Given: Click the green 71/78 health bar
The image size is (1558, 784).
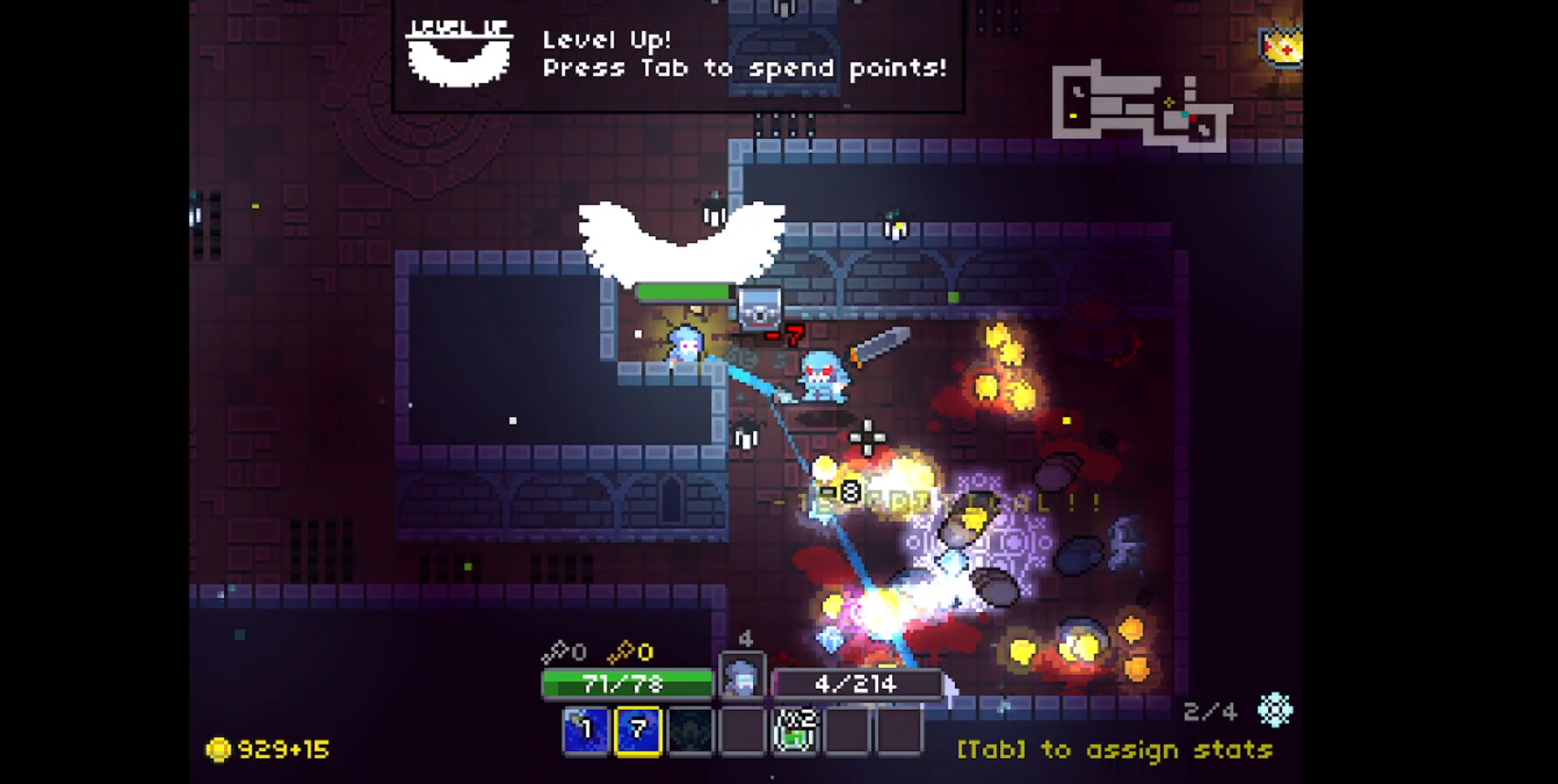Looking at the screenshot, I should point(628,682).
